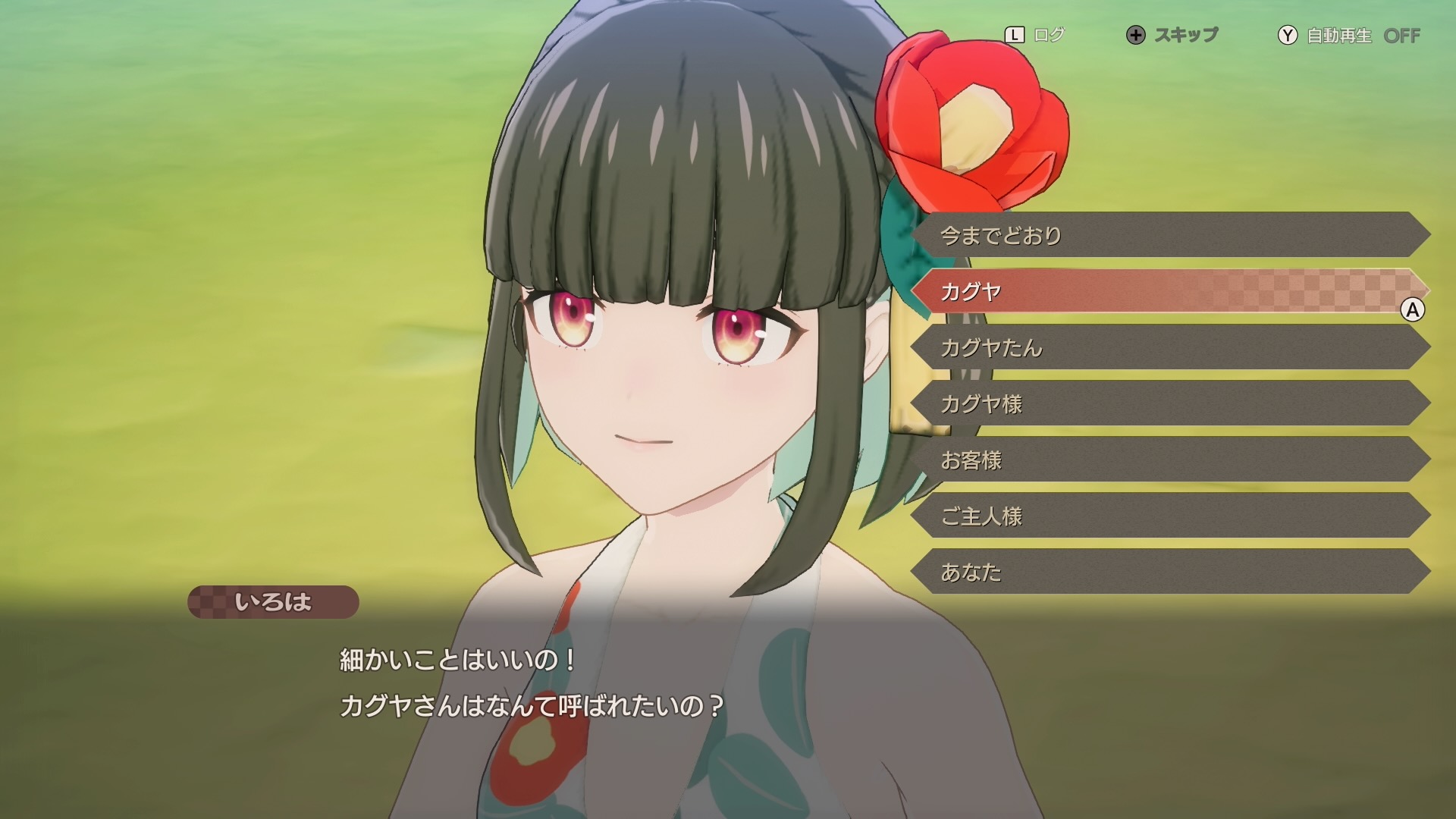Click the OFF status indicator

[1407, 34]
